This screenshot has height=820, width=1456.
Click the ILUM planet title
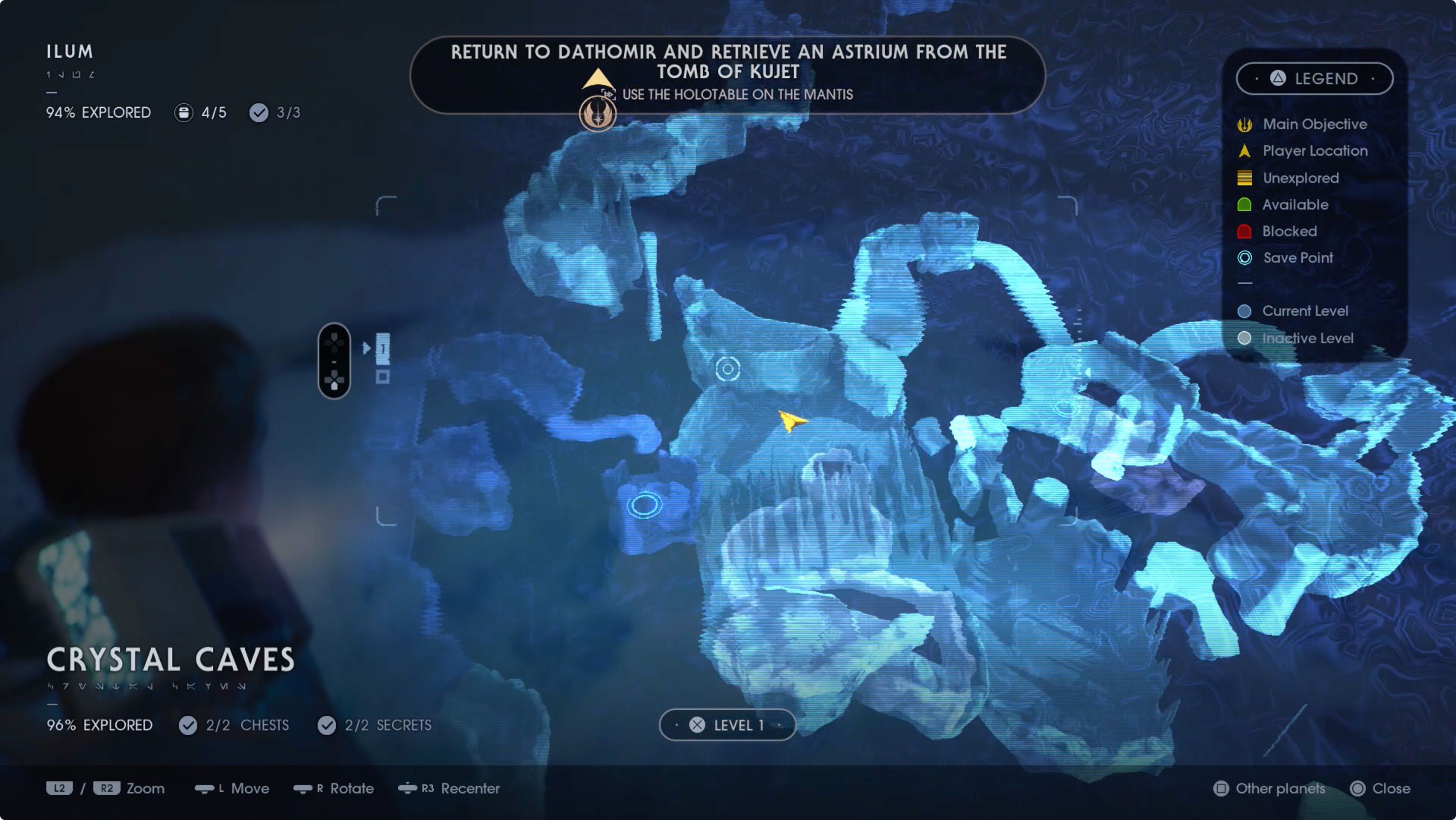point(69,52)
